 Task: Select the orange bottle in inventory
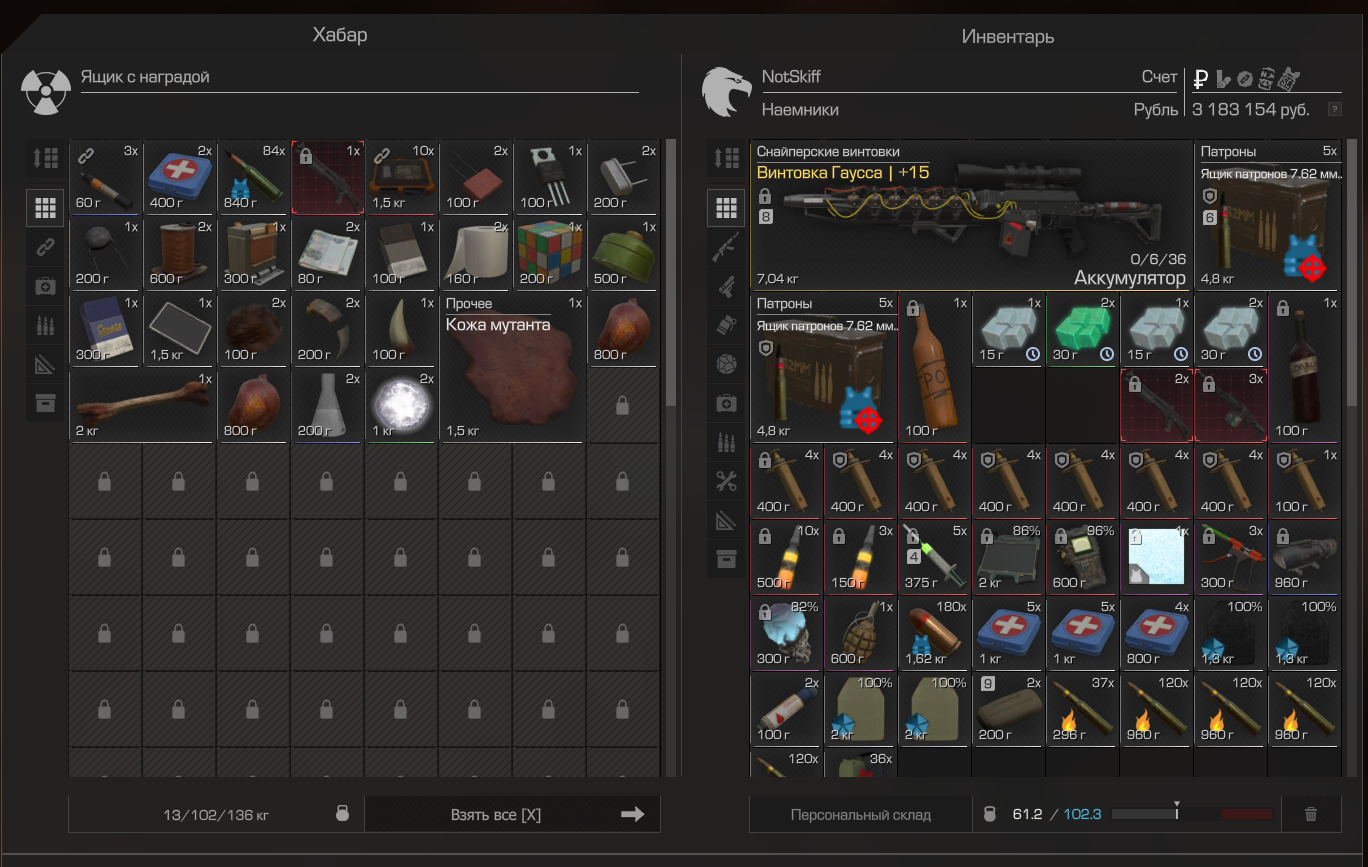pos(934,367)
